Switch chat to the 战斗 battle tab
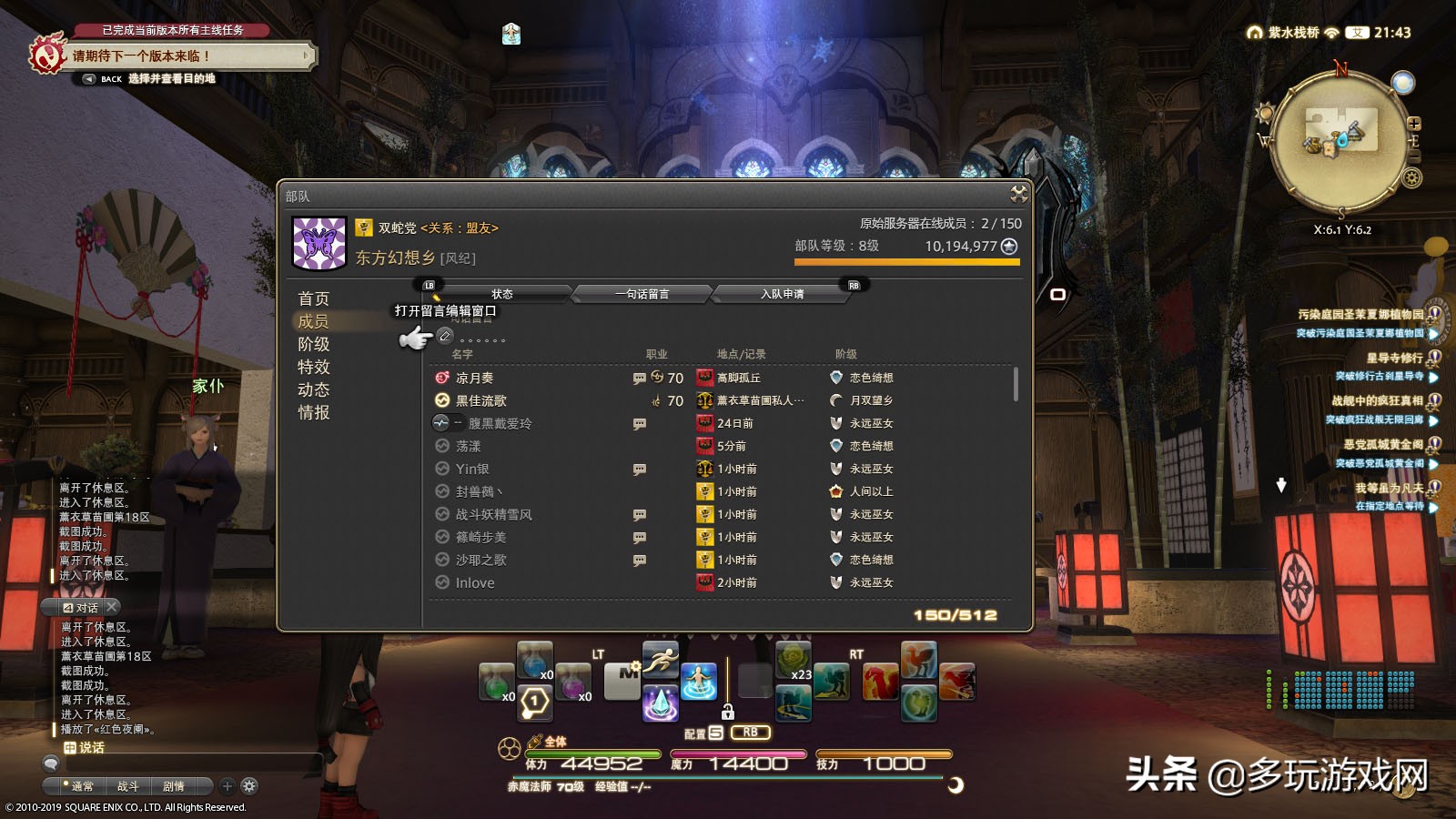The width and height of the screenshot is (1456, 819). [127, 786]
